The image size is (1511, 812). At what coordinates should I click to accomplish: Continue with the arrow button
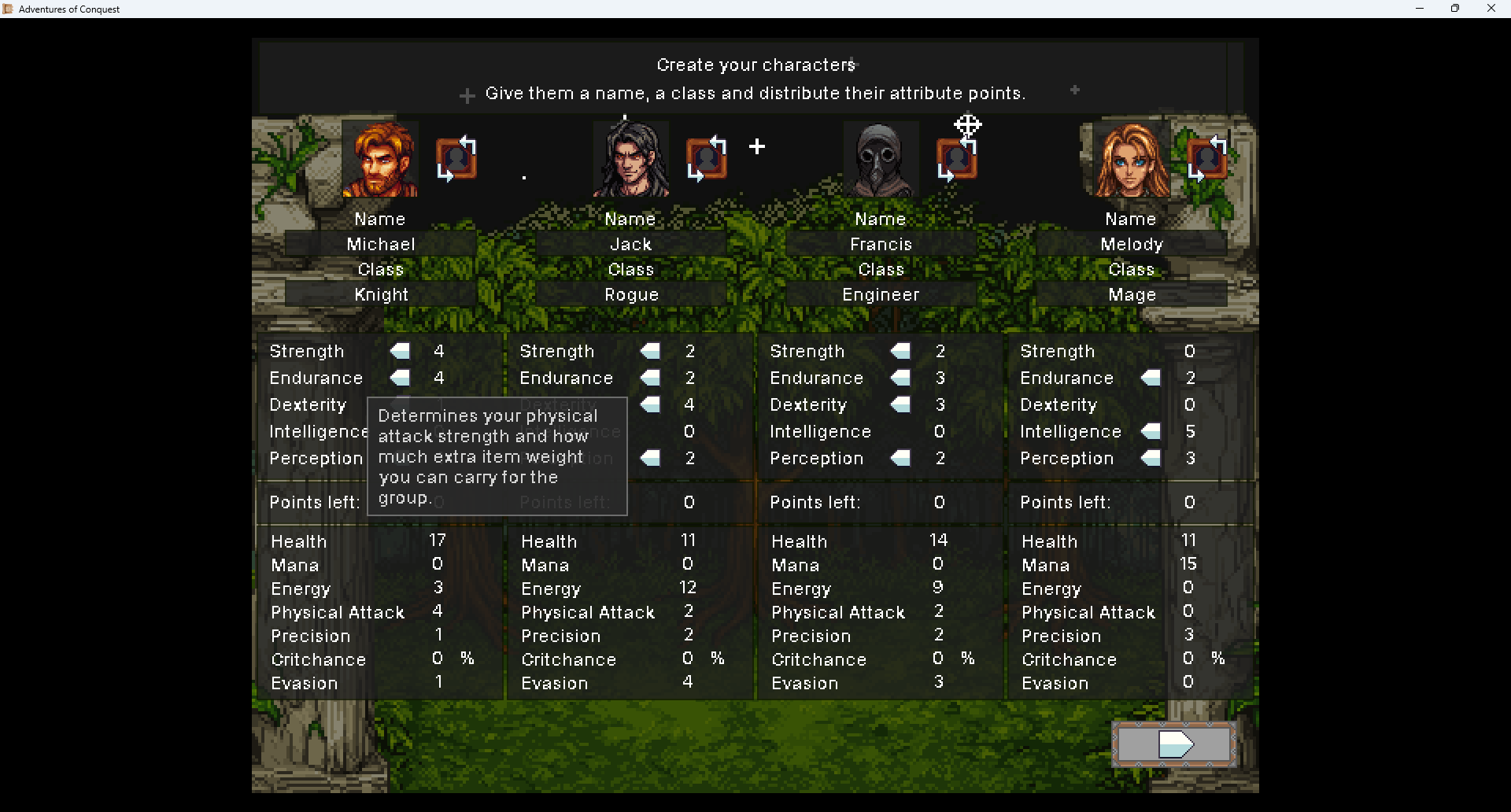pyautogui.click(x=1174, y=744)
